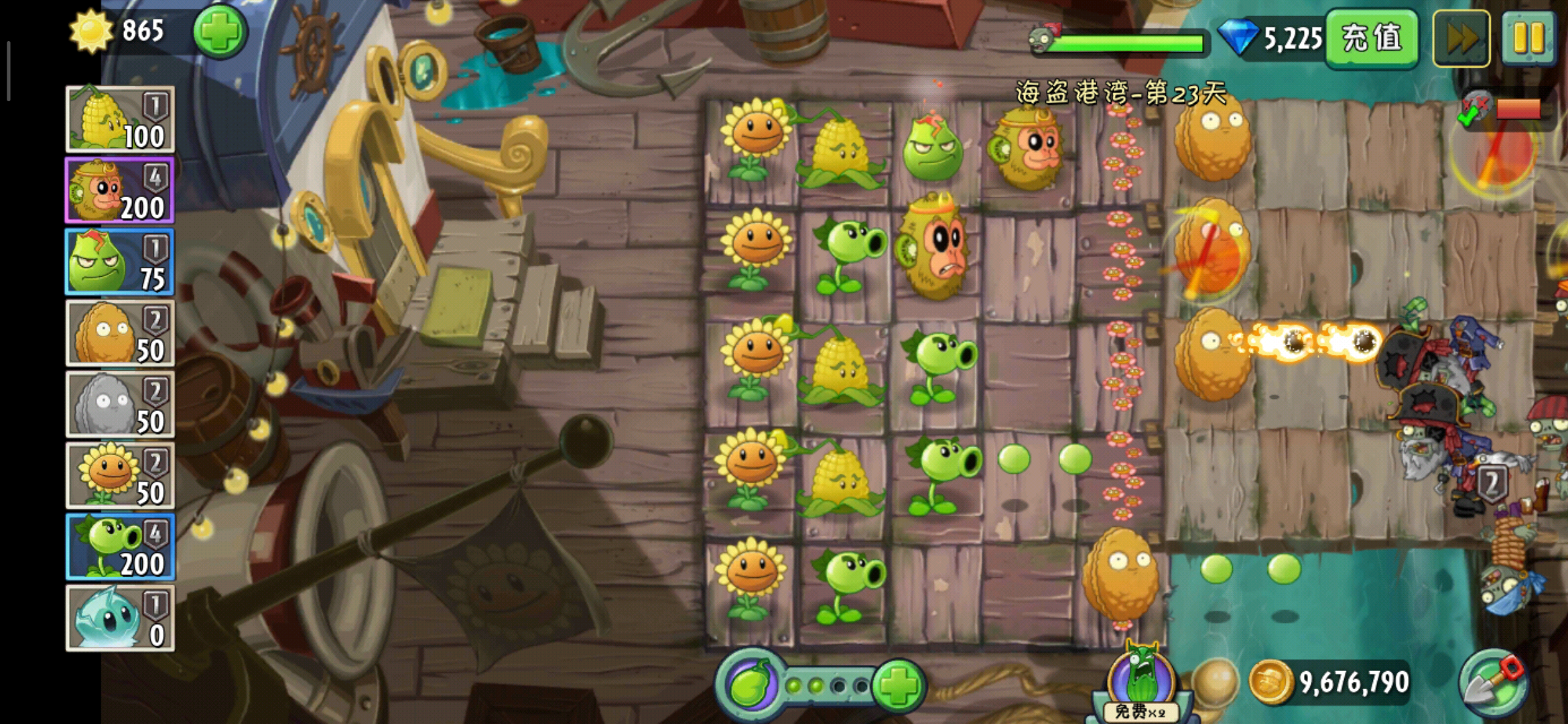
Task: Choose the grey stone nut seed packet
Action: click(x=120, y=404)
